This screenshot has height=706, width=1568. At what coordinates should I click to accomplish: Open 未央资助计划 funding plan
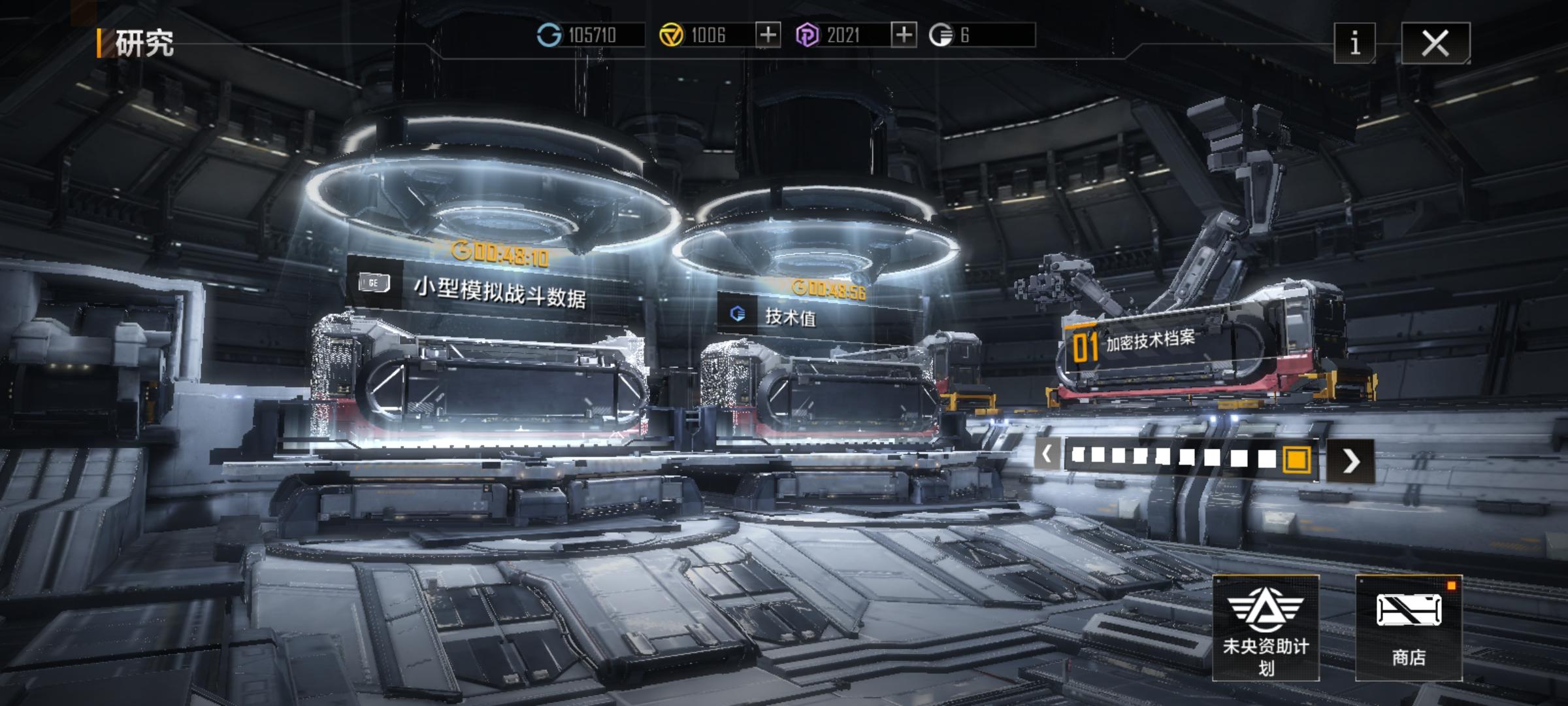click(x=1266, y=628)
